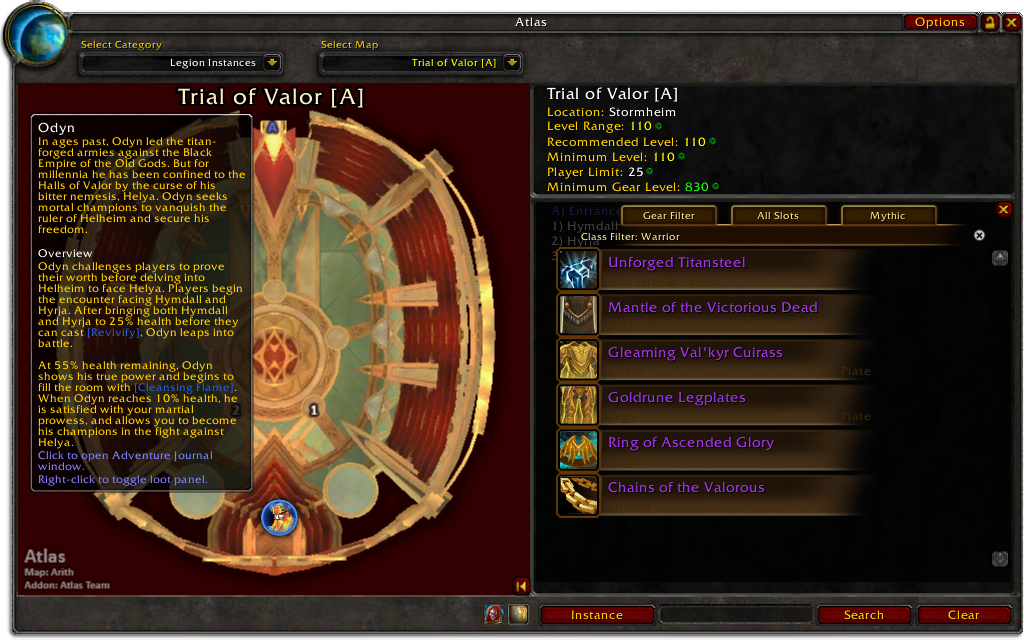Clear the Warrior class filter
The height and width of the screenshot is (640, 1024).
tap(979, 236)
